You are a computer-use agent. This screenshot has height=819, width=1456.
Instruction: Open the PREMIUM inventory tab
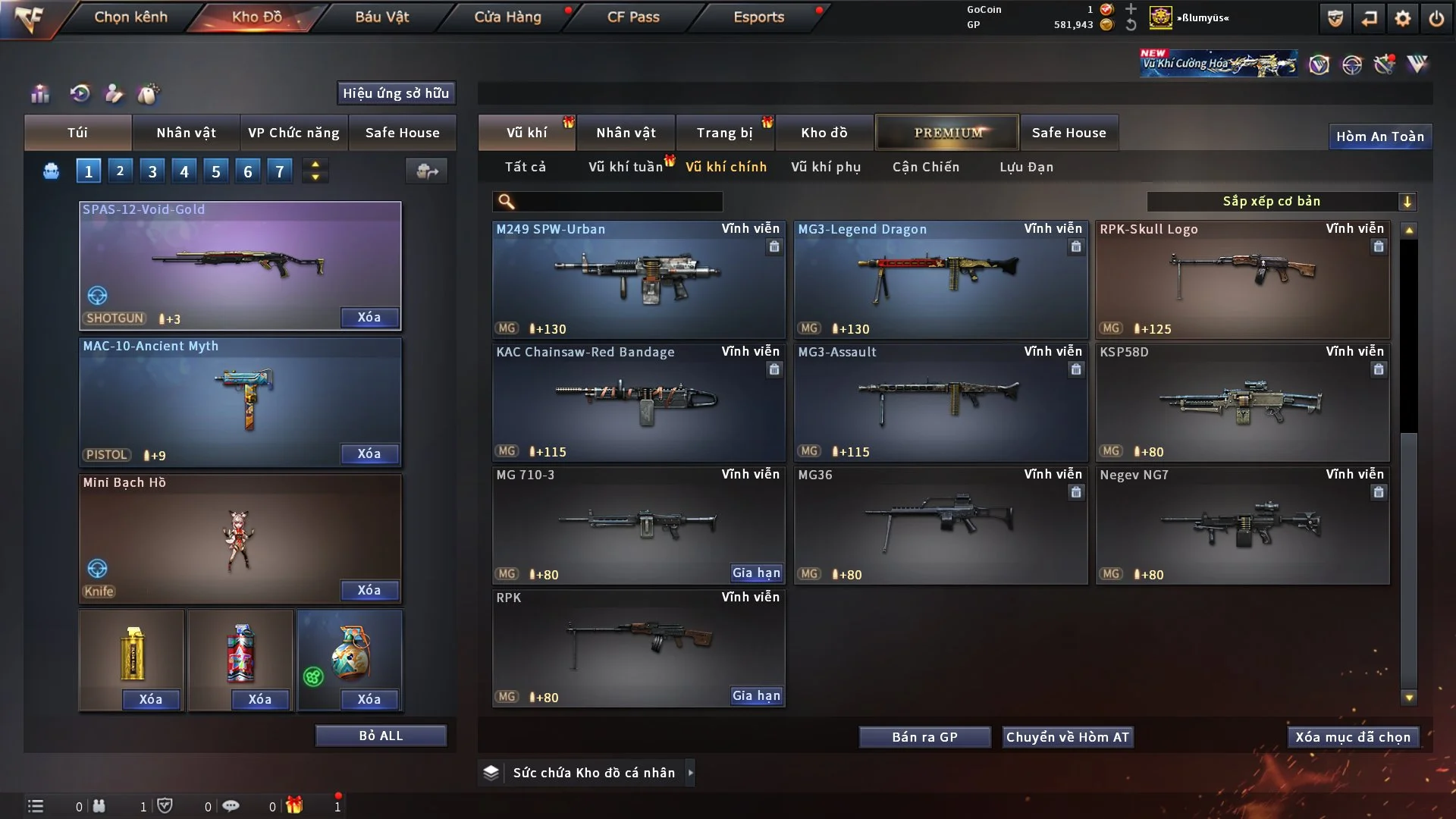pos(947,133)
